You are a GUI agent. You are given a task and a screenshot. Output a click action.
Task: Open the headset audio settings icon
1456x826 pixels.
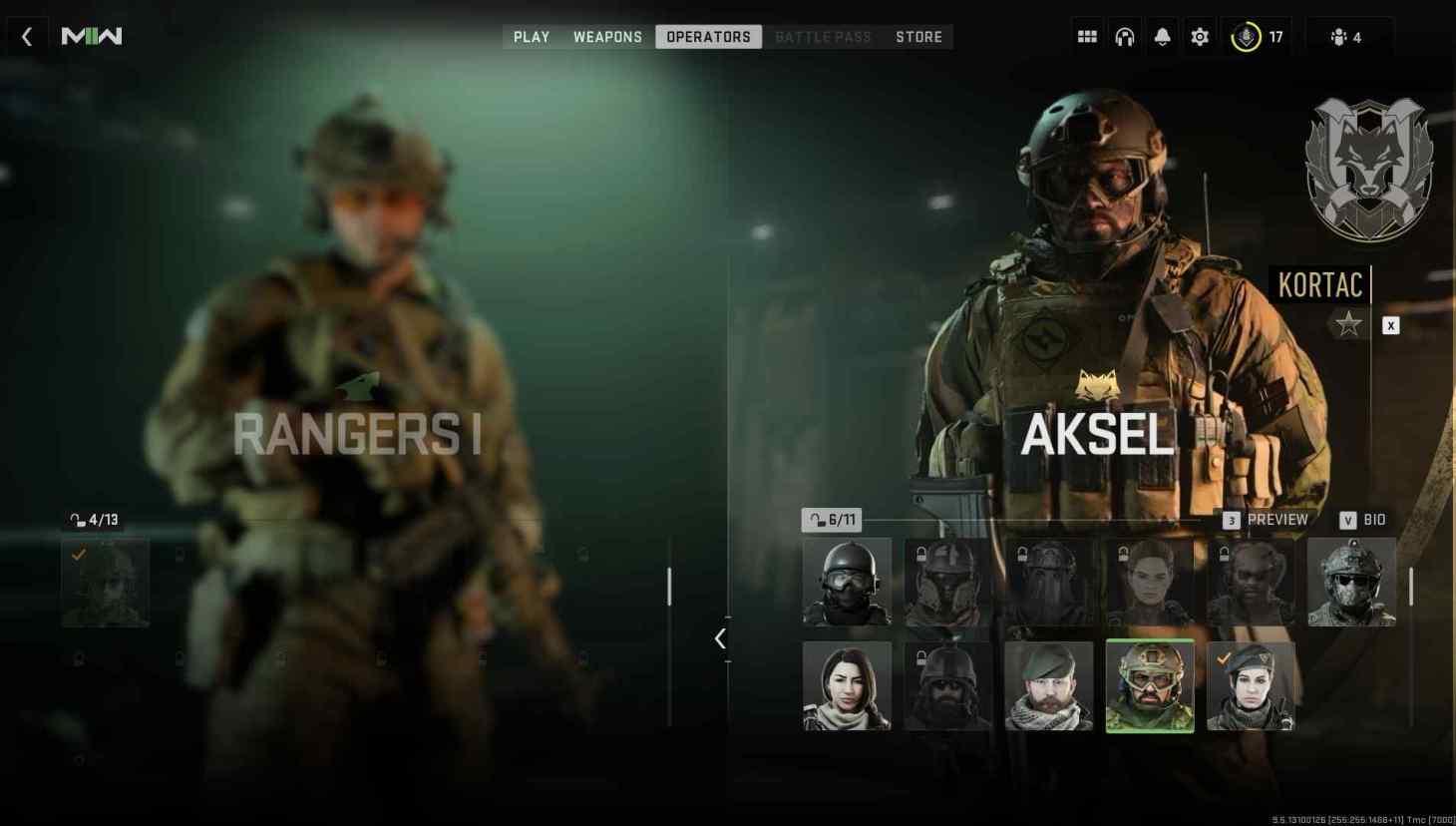pyautogui.click(x=1124, y=36)
